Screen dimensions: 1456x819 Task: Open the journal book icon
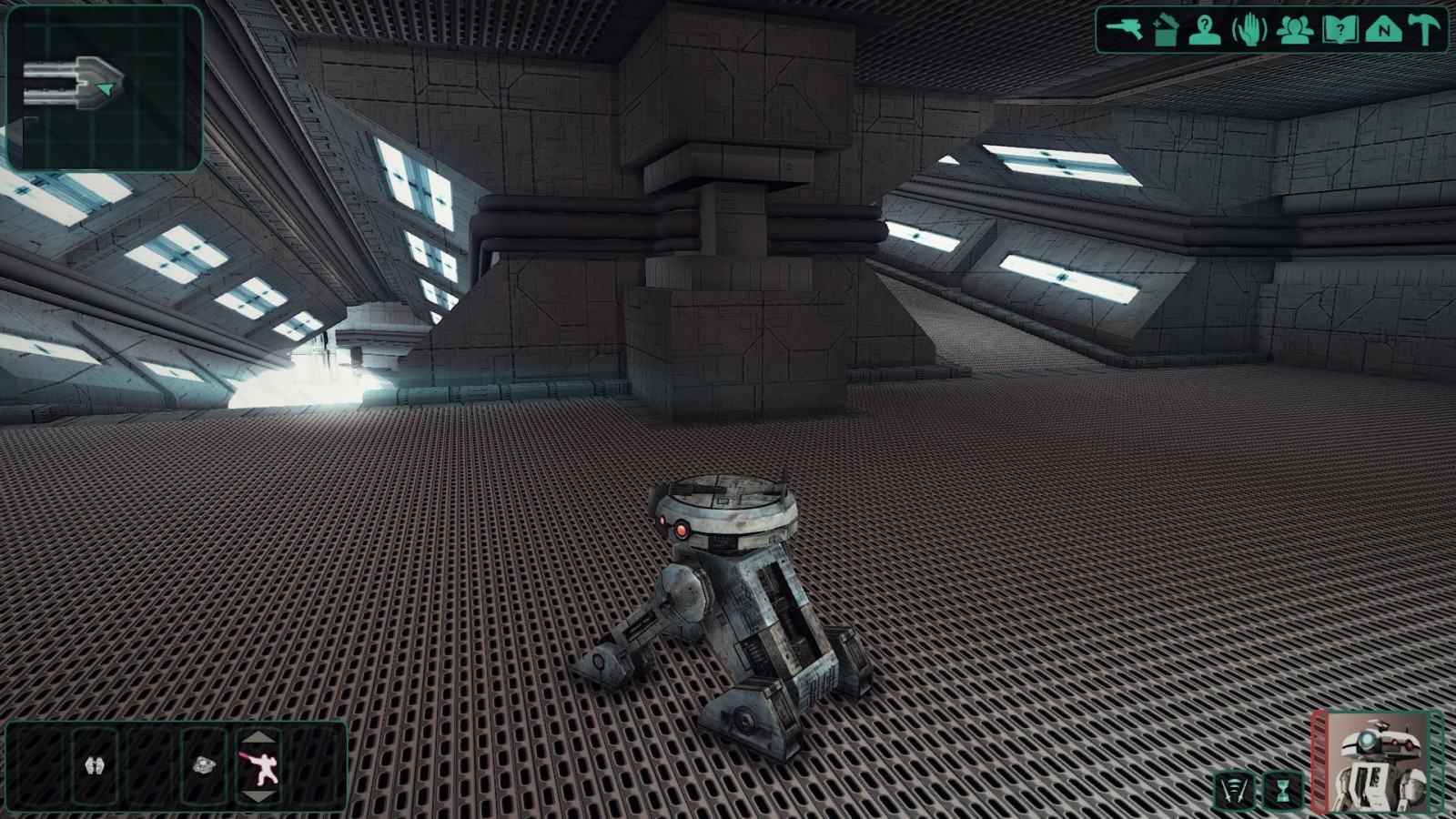1340,30
